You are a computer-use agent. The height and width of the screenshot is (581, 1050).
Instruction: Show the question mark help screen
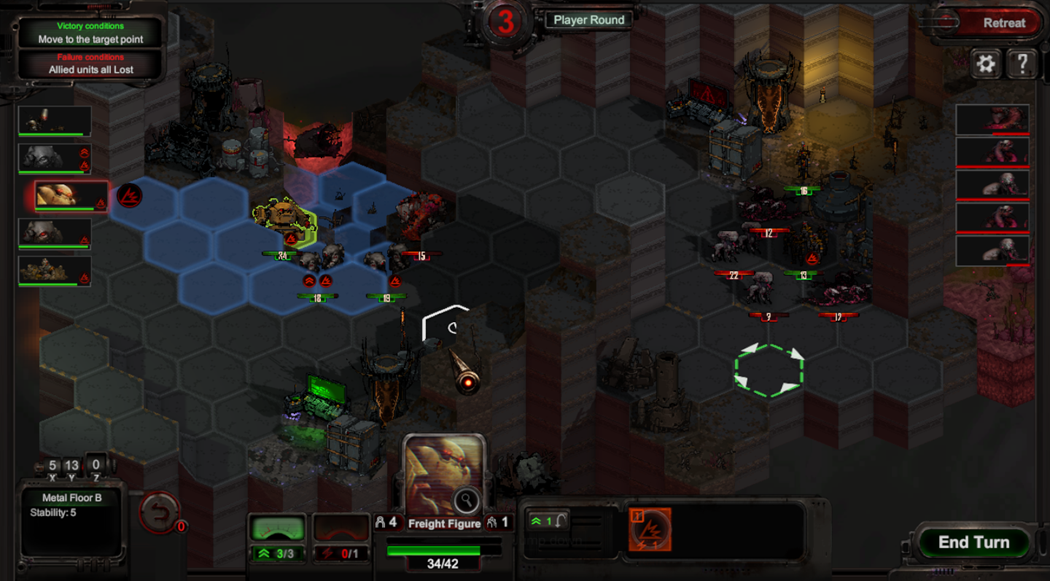1022,64
